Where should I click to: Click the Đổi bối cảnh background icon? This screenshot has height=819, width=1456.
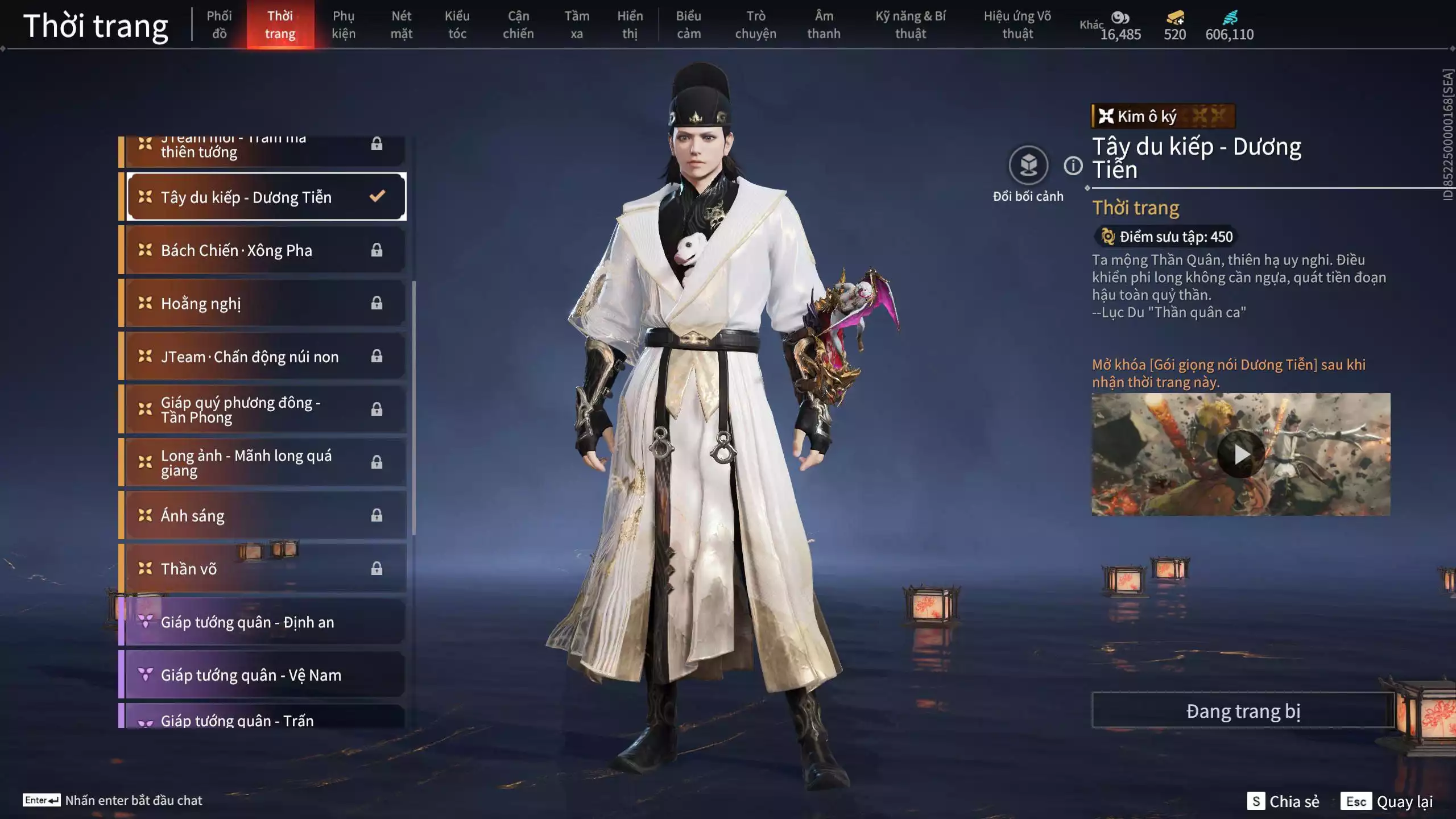tap(1028, 166)
